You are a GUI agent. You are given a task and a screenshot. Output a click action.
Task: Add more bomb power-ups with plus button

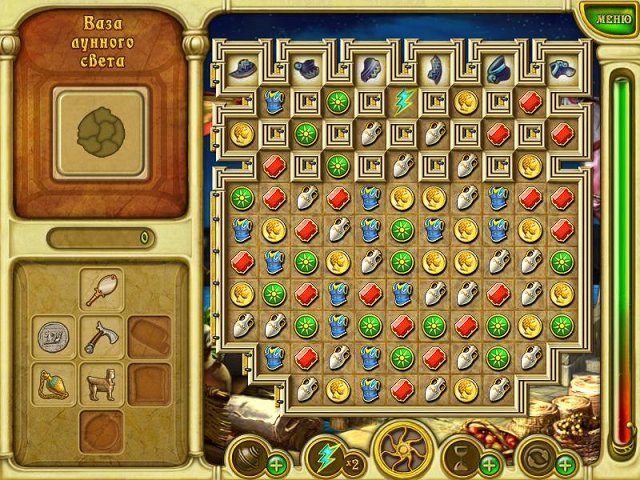[x=276, y=464]
